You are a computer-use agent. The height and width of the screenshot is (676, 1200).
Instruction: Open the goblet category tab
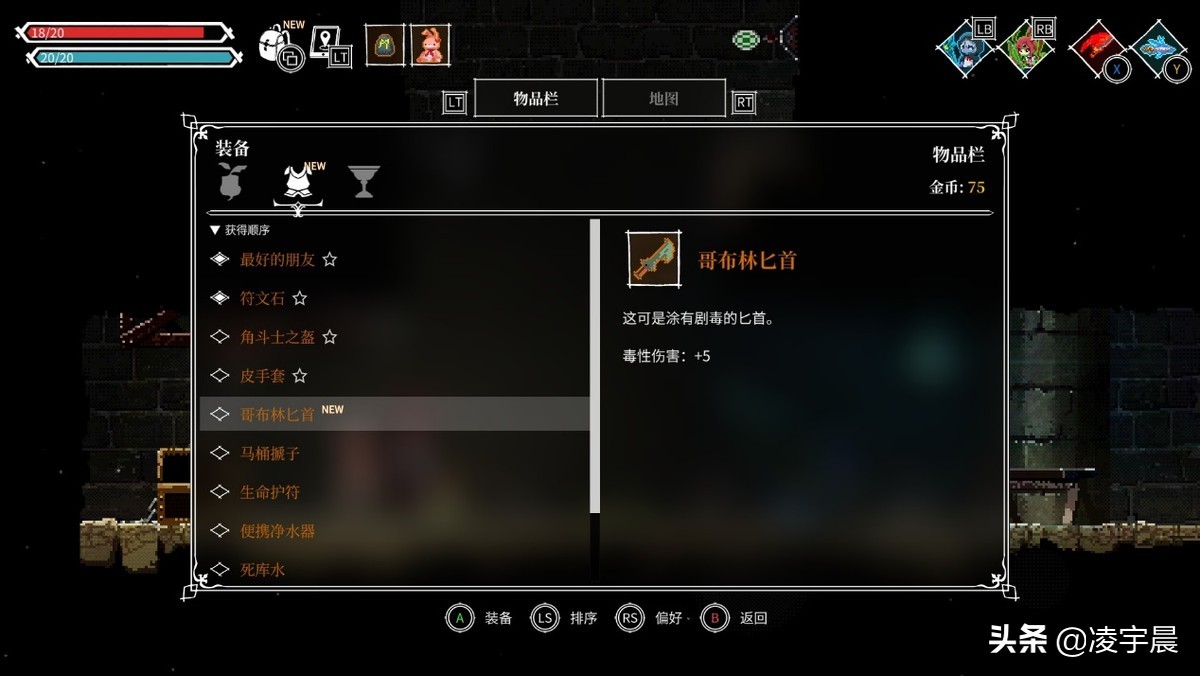pos(363,182)
